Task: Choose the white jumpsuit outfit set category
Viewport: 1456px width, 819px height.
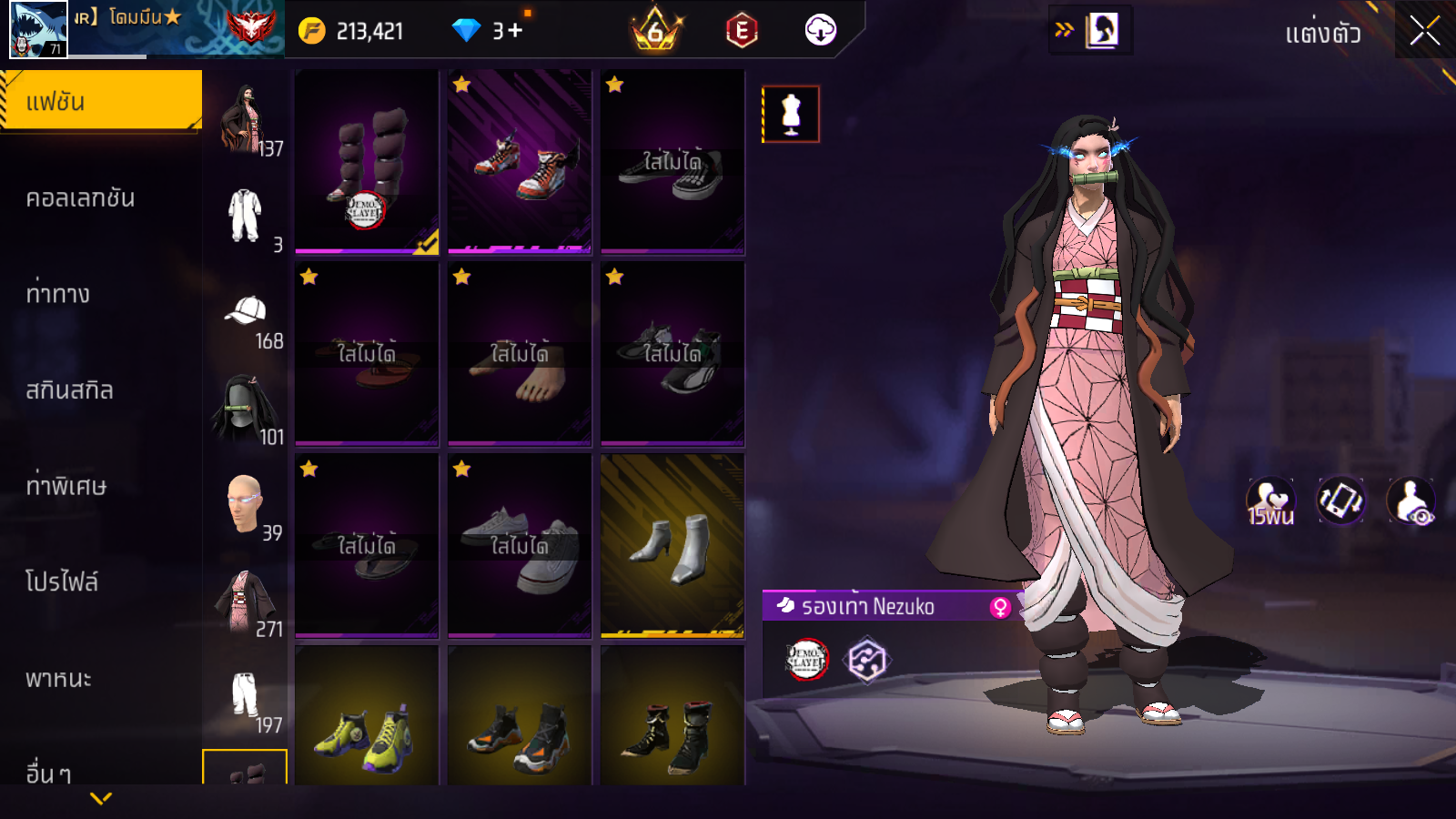Action: pyautogui.click(x=245, y=216)
